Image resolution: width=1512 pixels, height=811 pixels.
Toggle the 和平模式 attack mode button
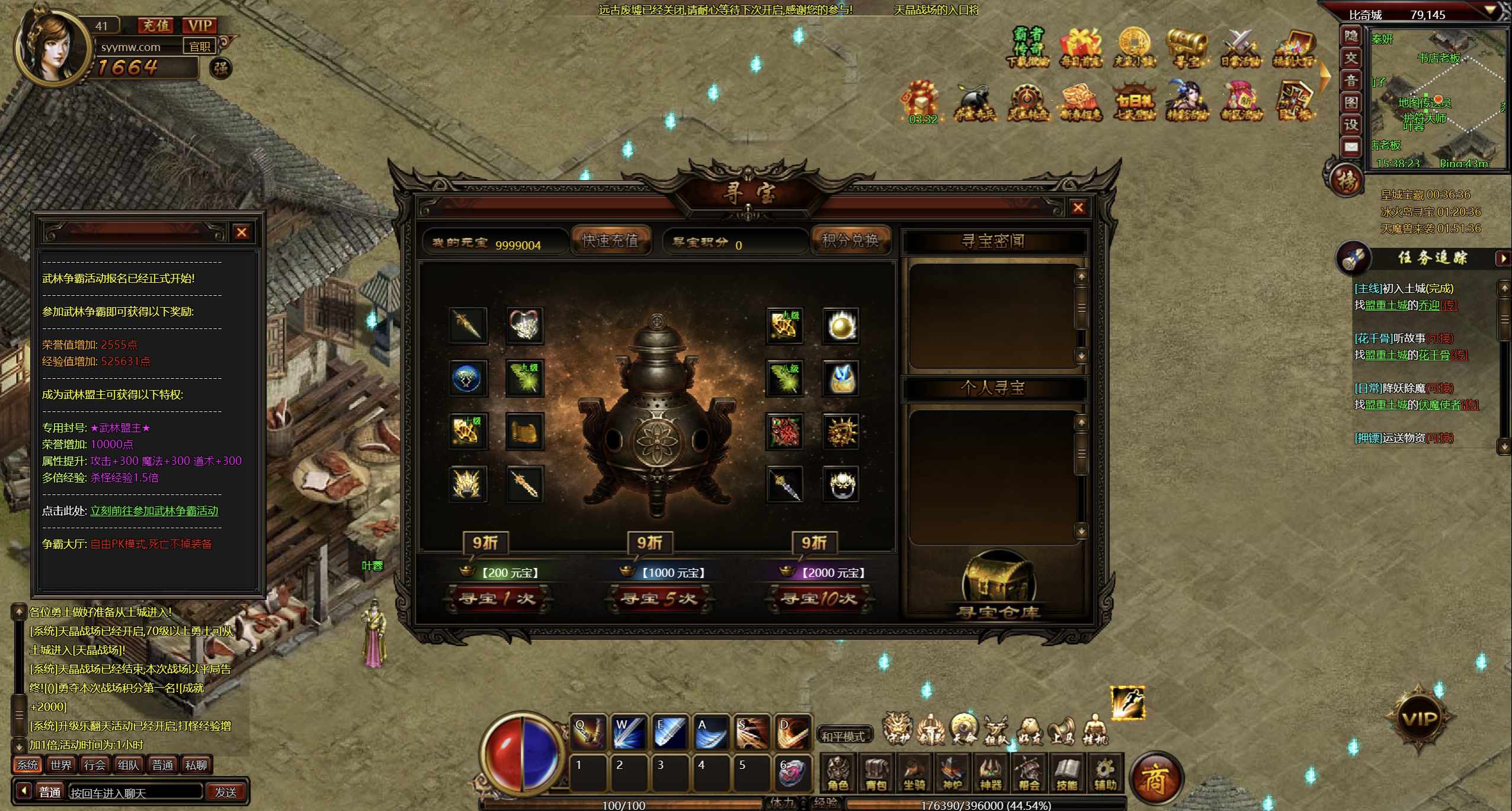pyautogui.click(x=843, y=736)
